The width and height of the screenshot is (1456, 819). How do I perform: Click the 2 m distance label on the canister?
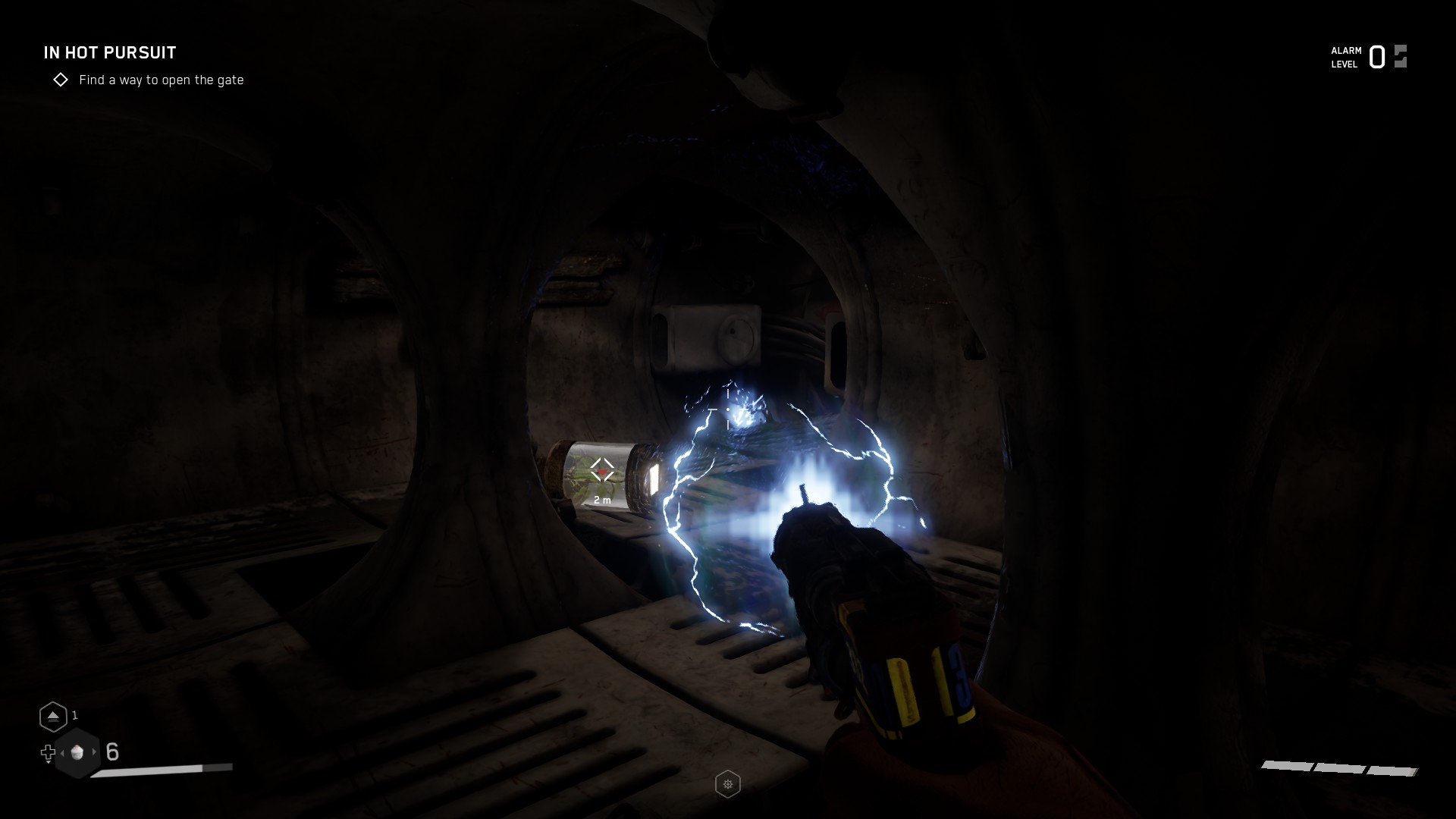click(x=602, y=500)
